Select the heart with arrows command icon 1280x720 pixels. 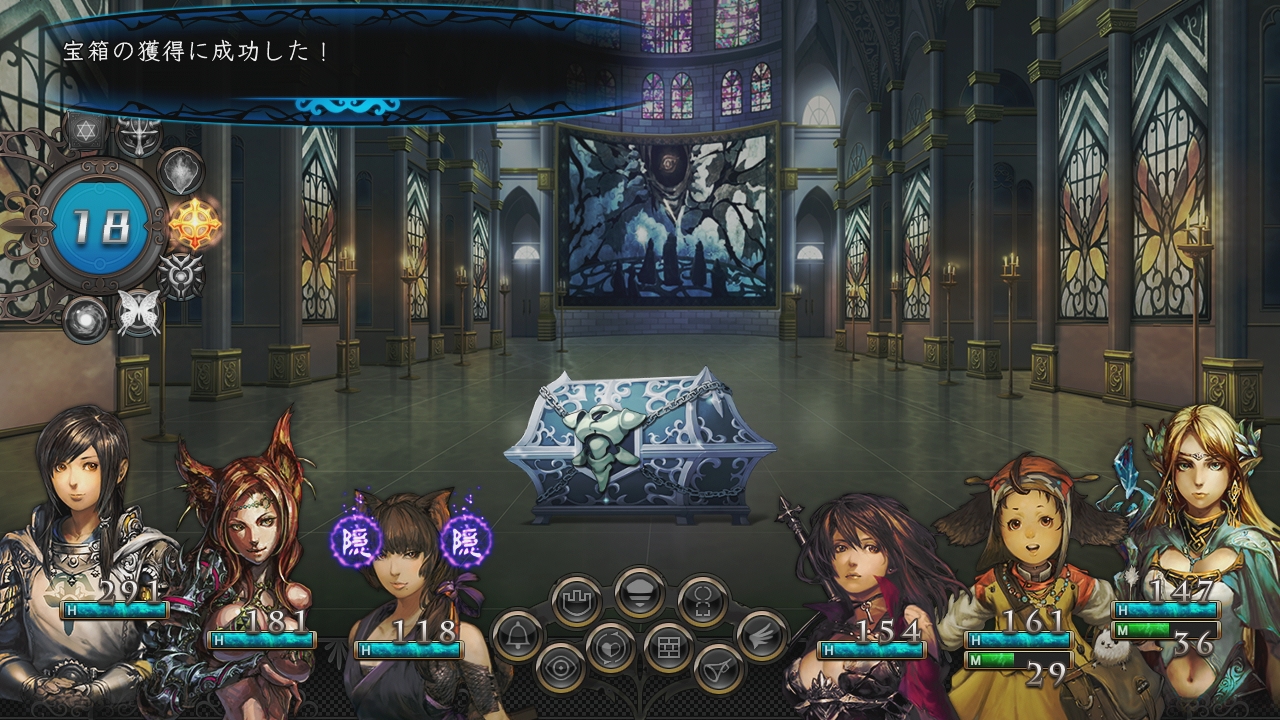pyautogui.click(x=610, y=646)
